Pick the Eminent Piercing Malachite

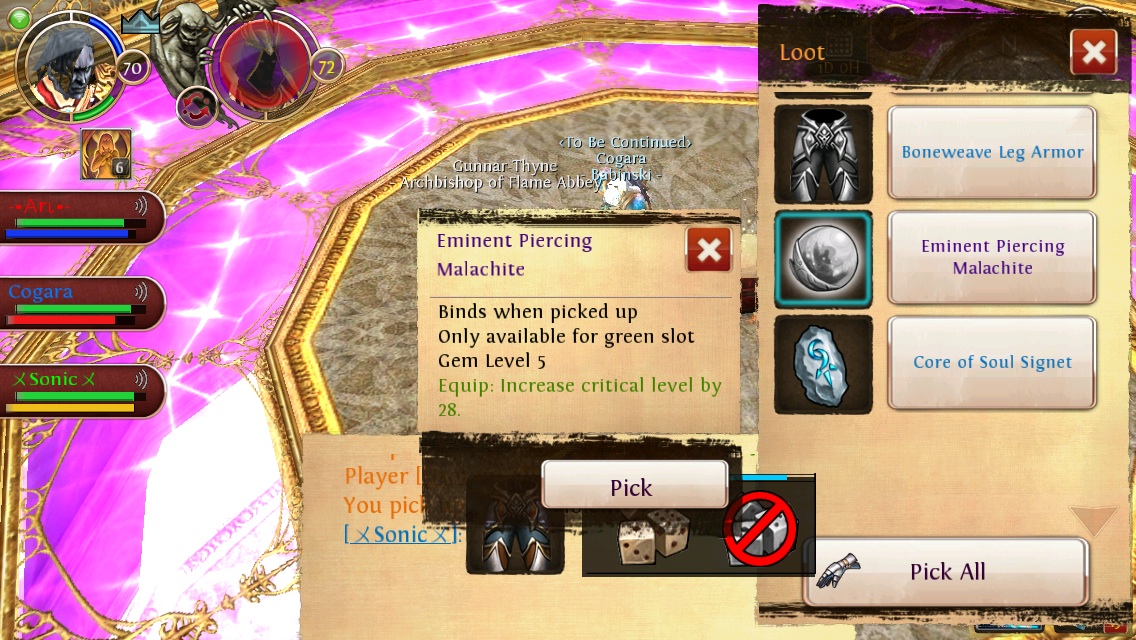tap(633, 487)
